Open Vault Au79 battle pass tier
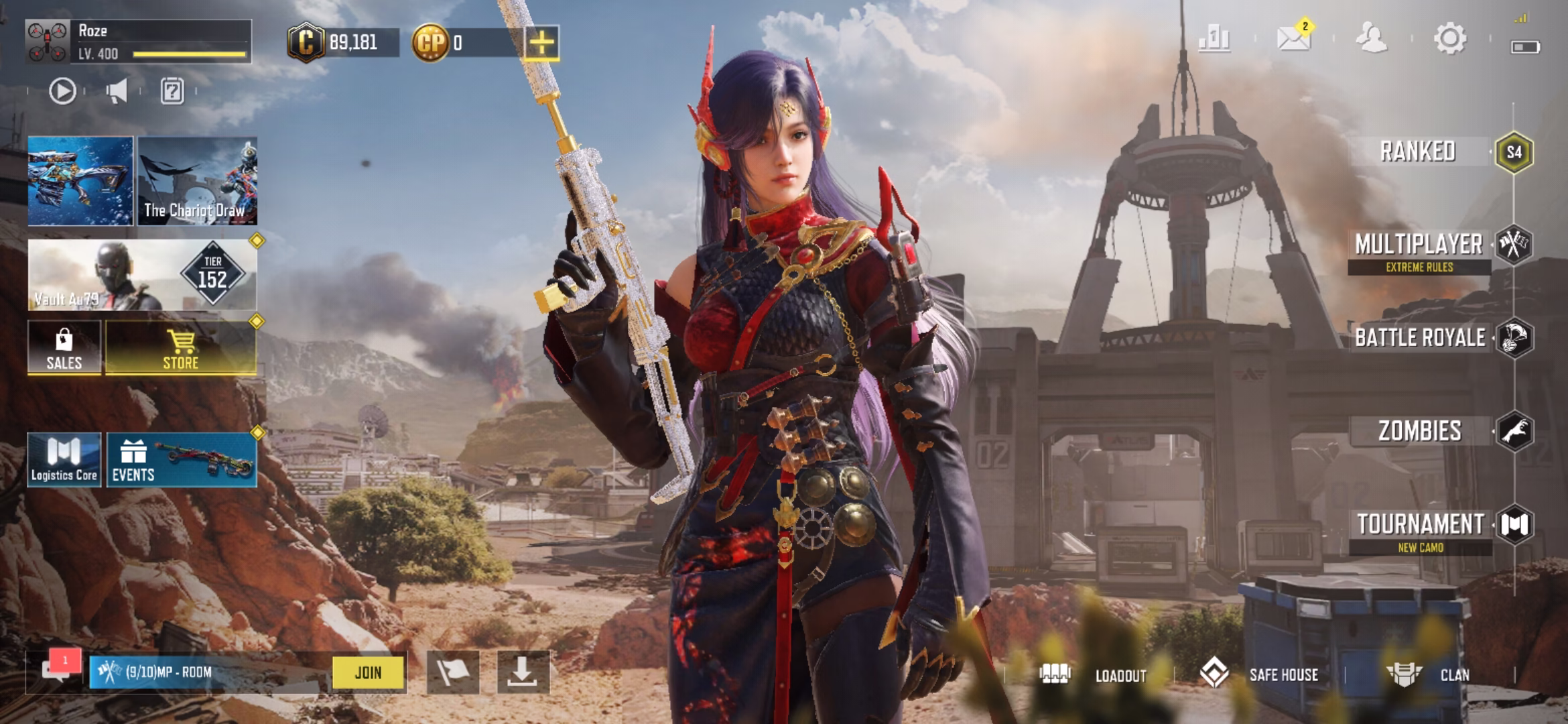The height and width of the screenshot is (724, 1568). 142,276
